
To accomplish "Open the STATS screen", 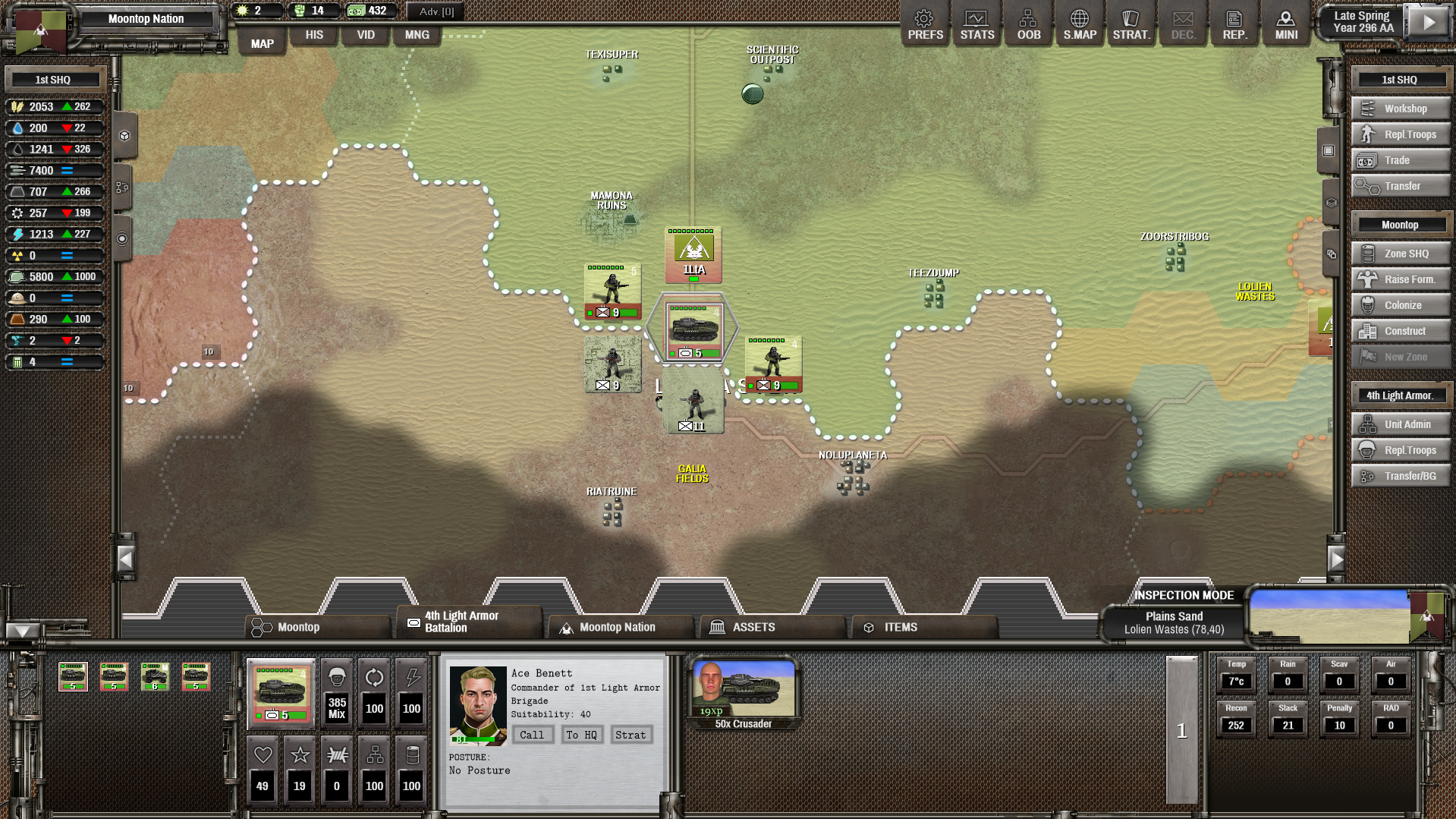I will [x=976, y=25].
